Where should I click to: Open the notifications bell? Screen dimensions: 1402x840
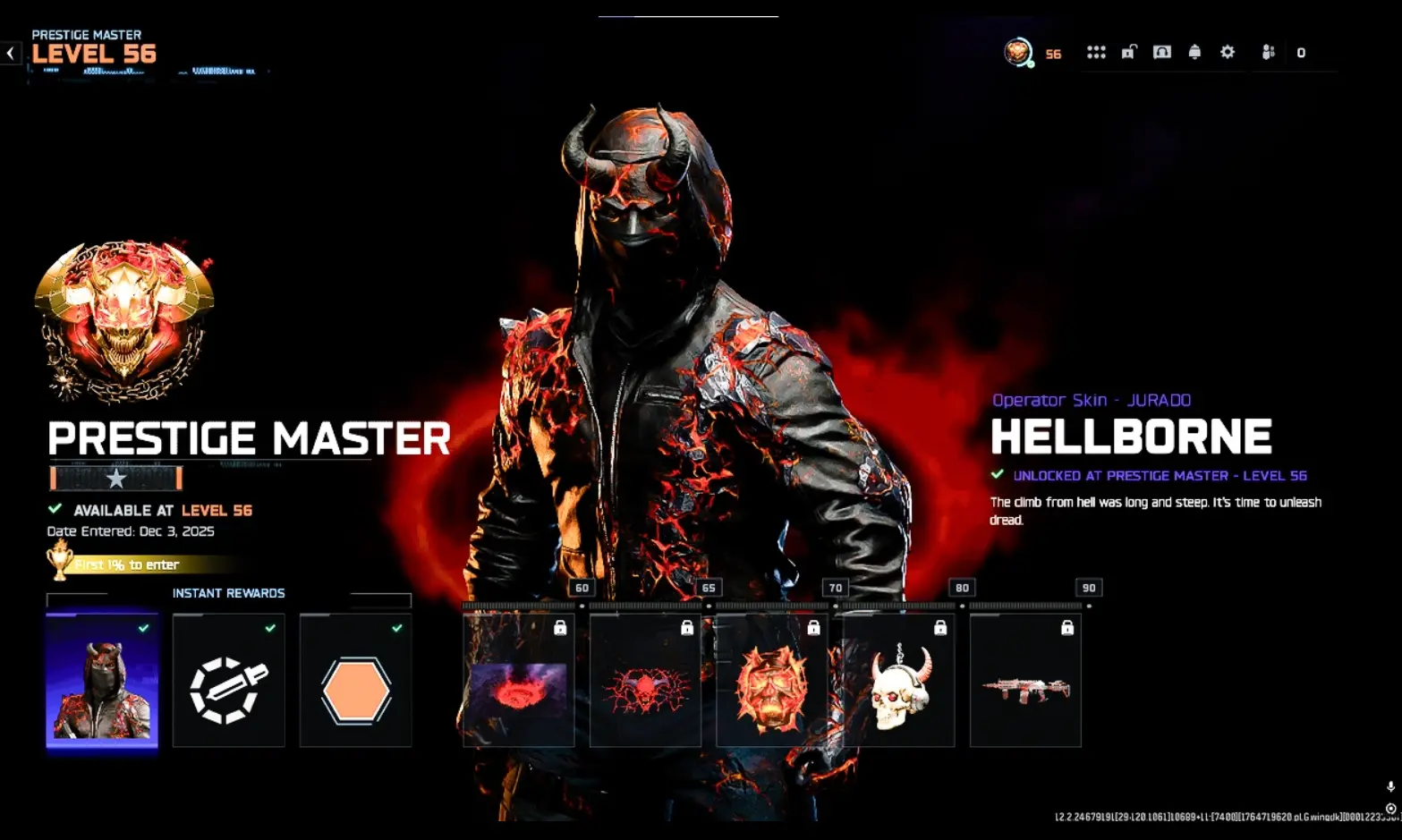[x=1195, y=52]
